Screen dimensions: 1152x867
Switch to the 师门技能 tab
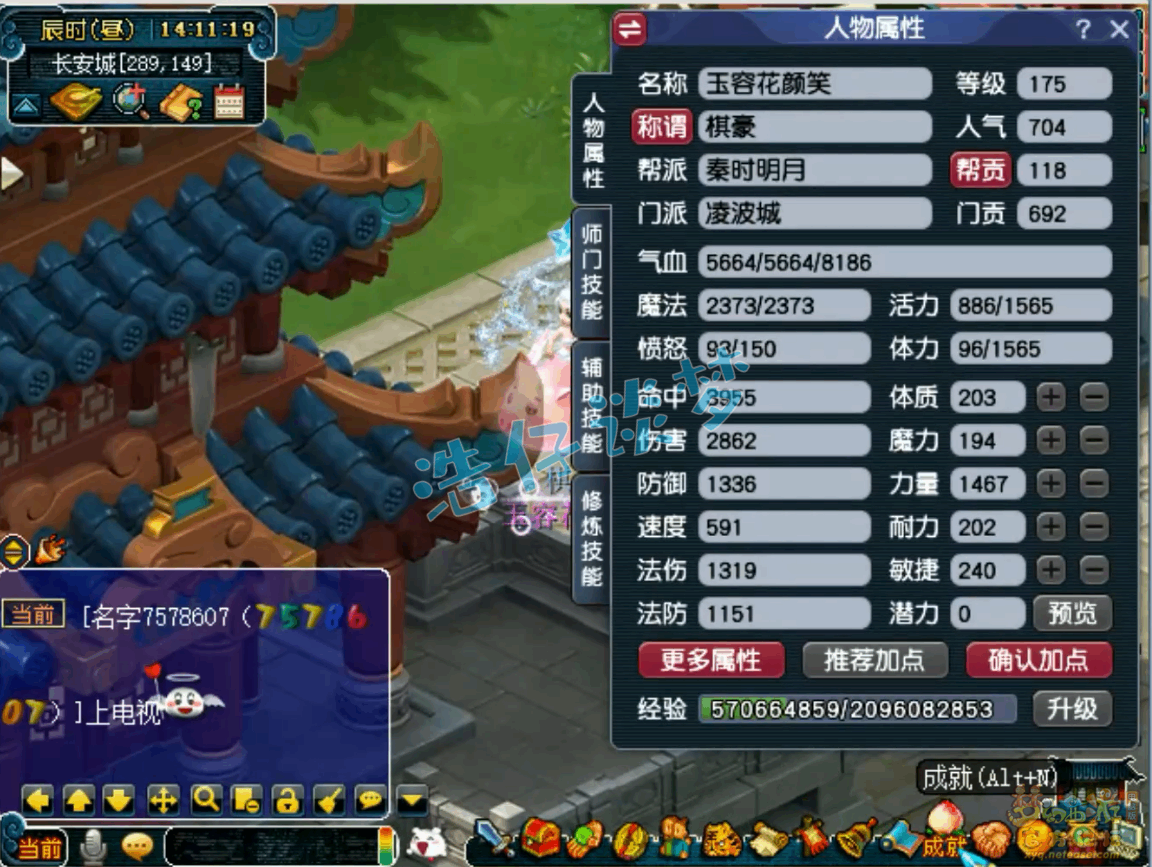(x=592, y=272)
